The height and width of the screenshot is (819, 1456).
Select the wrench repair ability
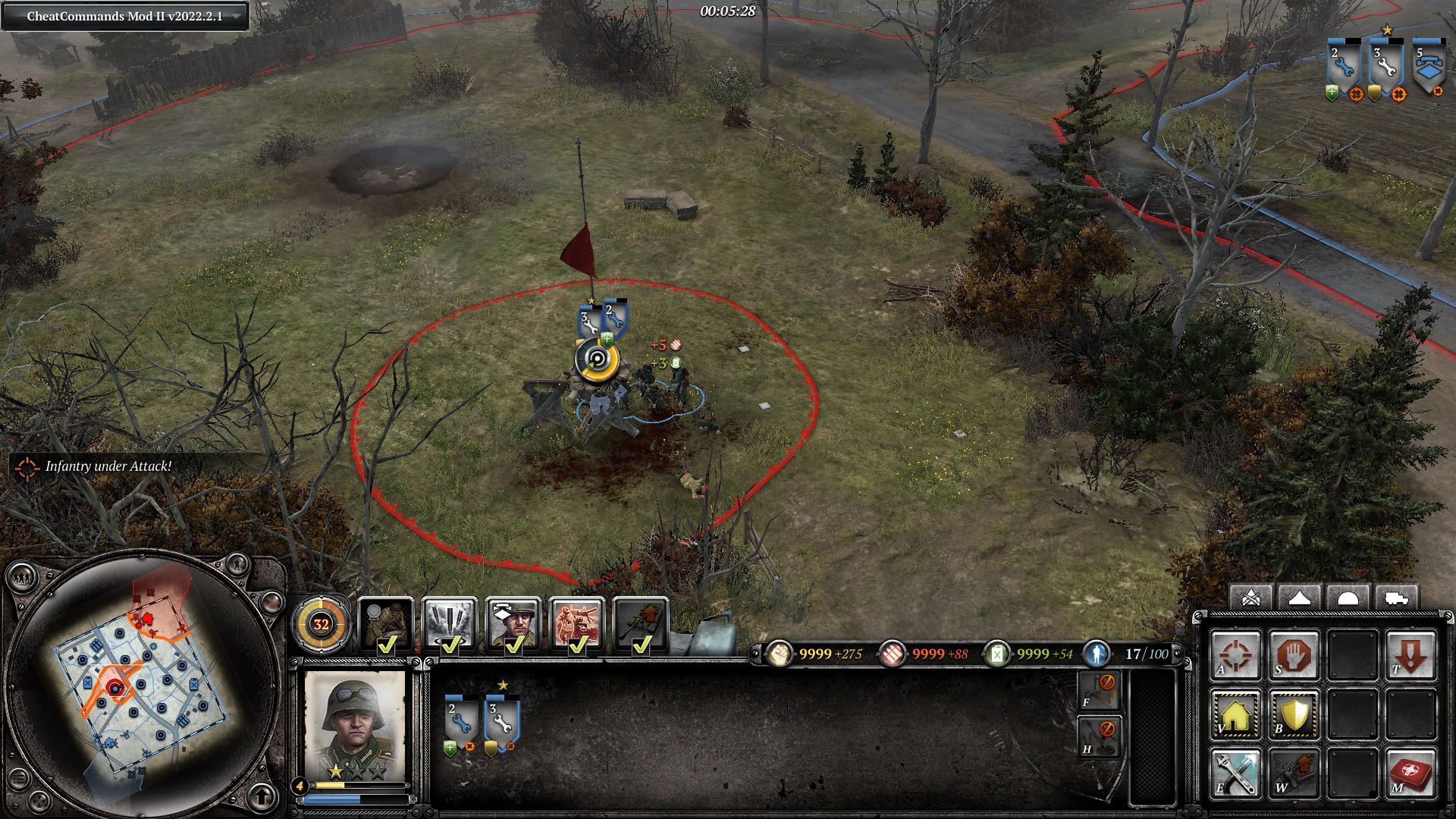point(1235,773)
